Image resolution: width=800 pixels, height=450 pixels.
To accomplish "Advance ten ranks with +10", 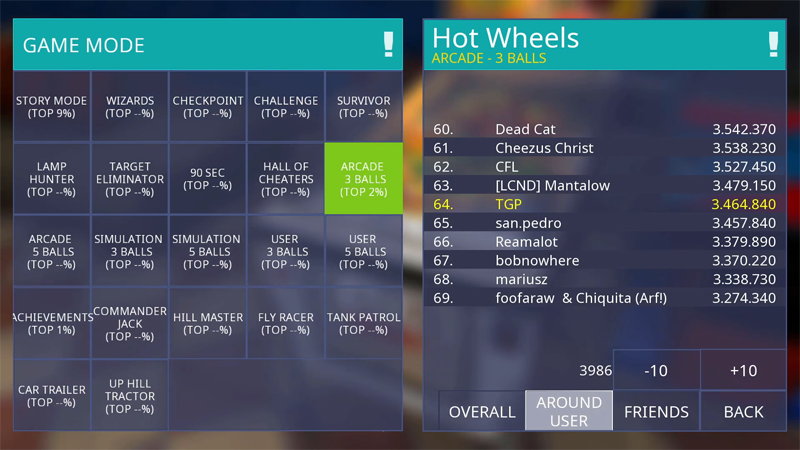I will pos(743,370).
